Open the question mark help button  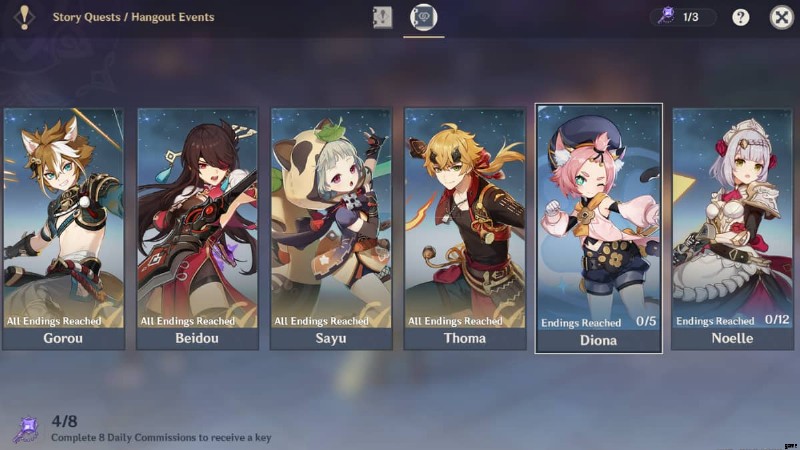pyautogui.click(x=741, y=17)
